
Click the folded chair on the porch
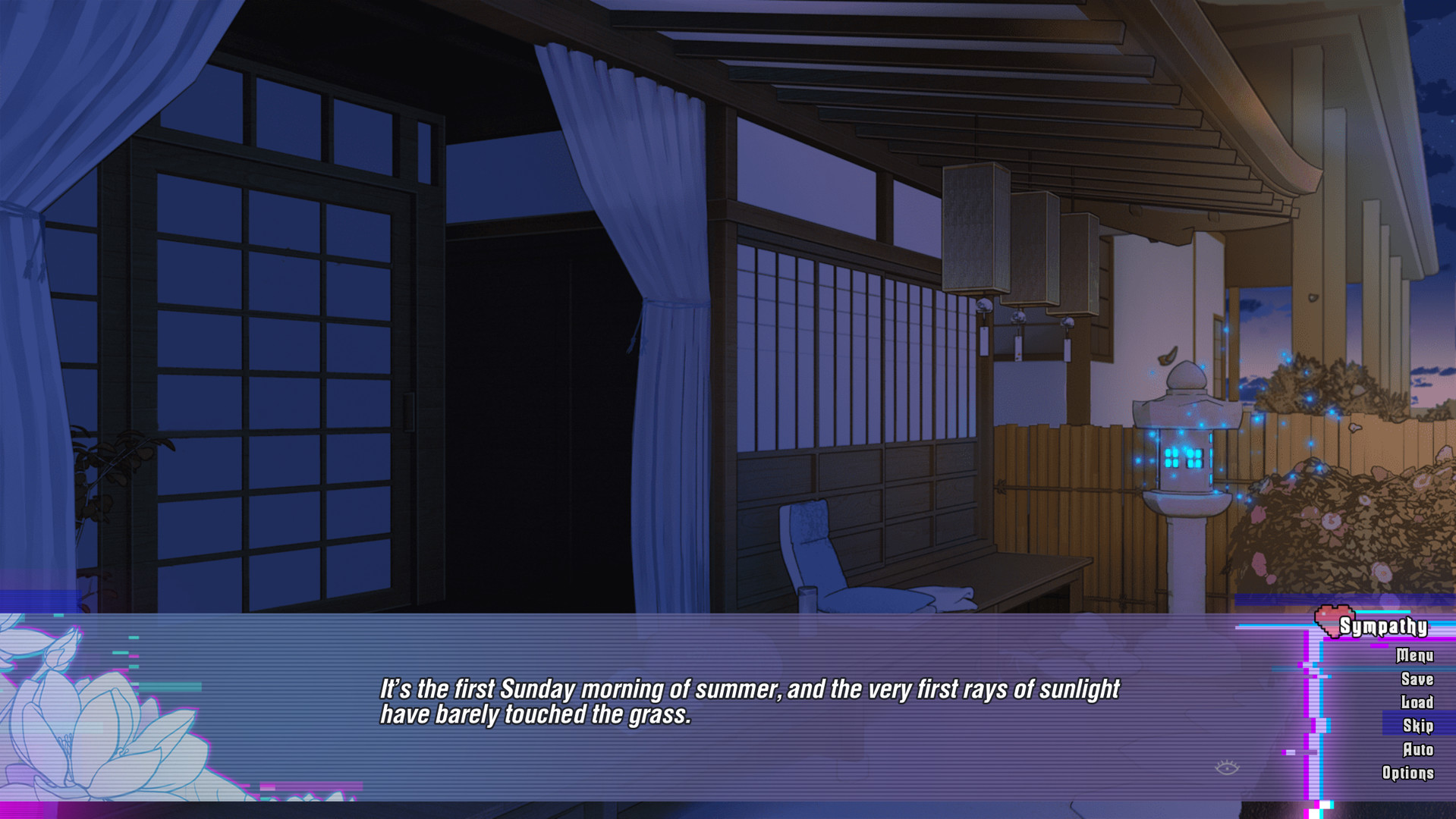[827, 554]
